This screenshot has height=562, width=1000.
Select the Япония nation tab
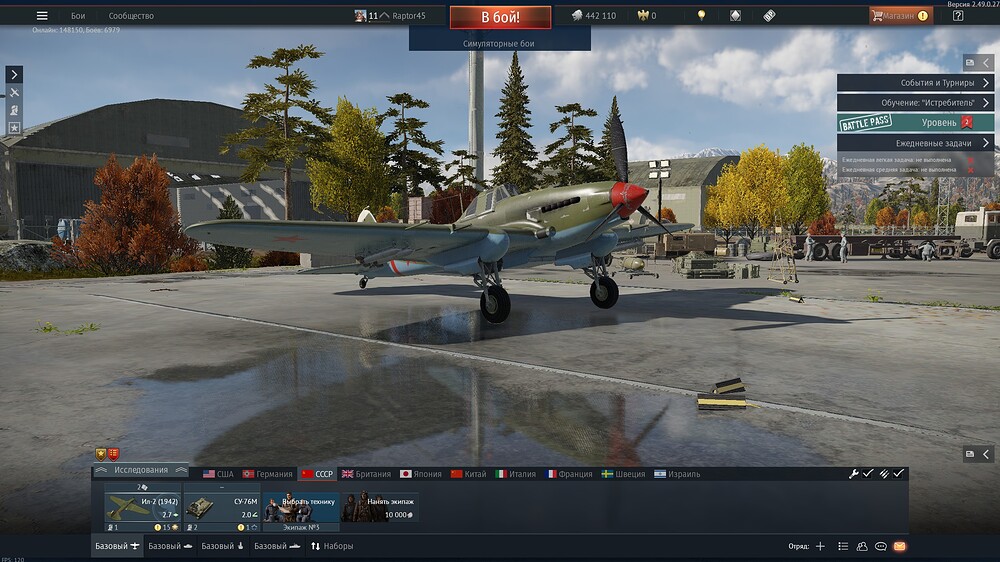coord(420,474)
